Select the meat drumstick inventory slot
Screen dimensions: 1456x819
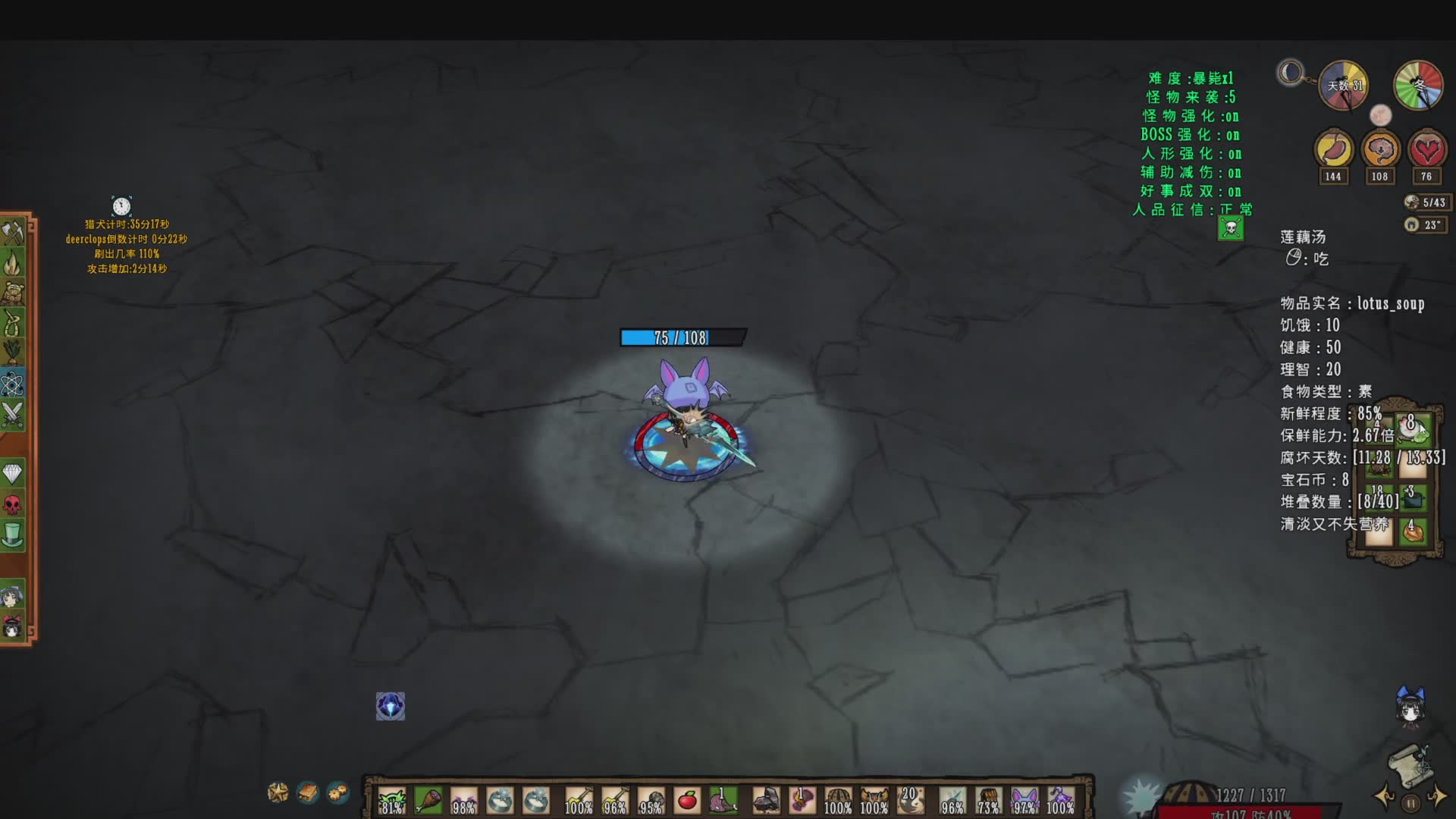[x=428, y=801]
